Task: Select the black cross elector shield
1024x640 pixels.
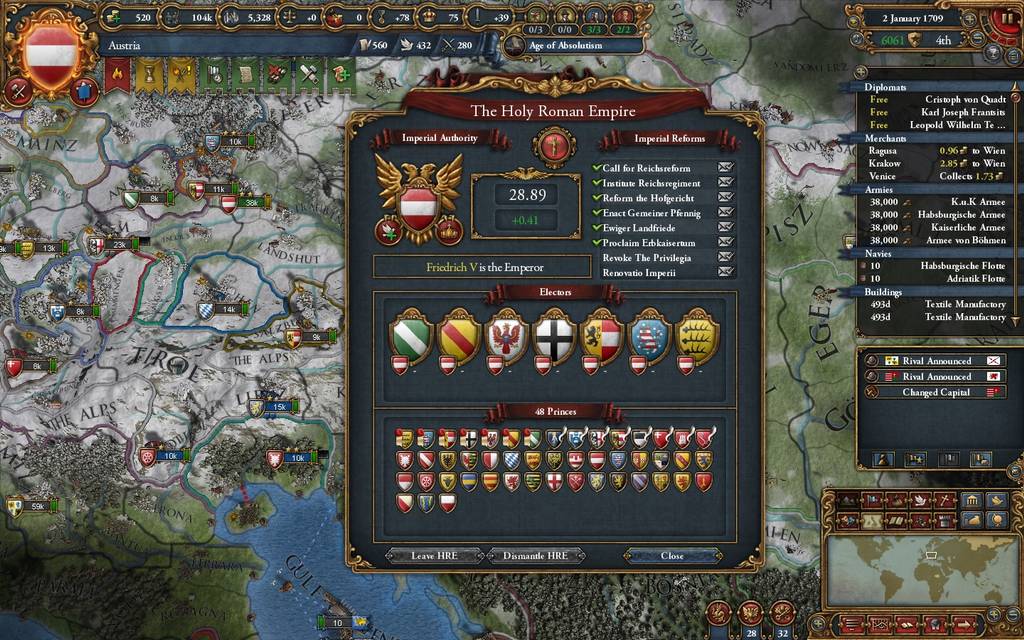Action: coord(555,336)
